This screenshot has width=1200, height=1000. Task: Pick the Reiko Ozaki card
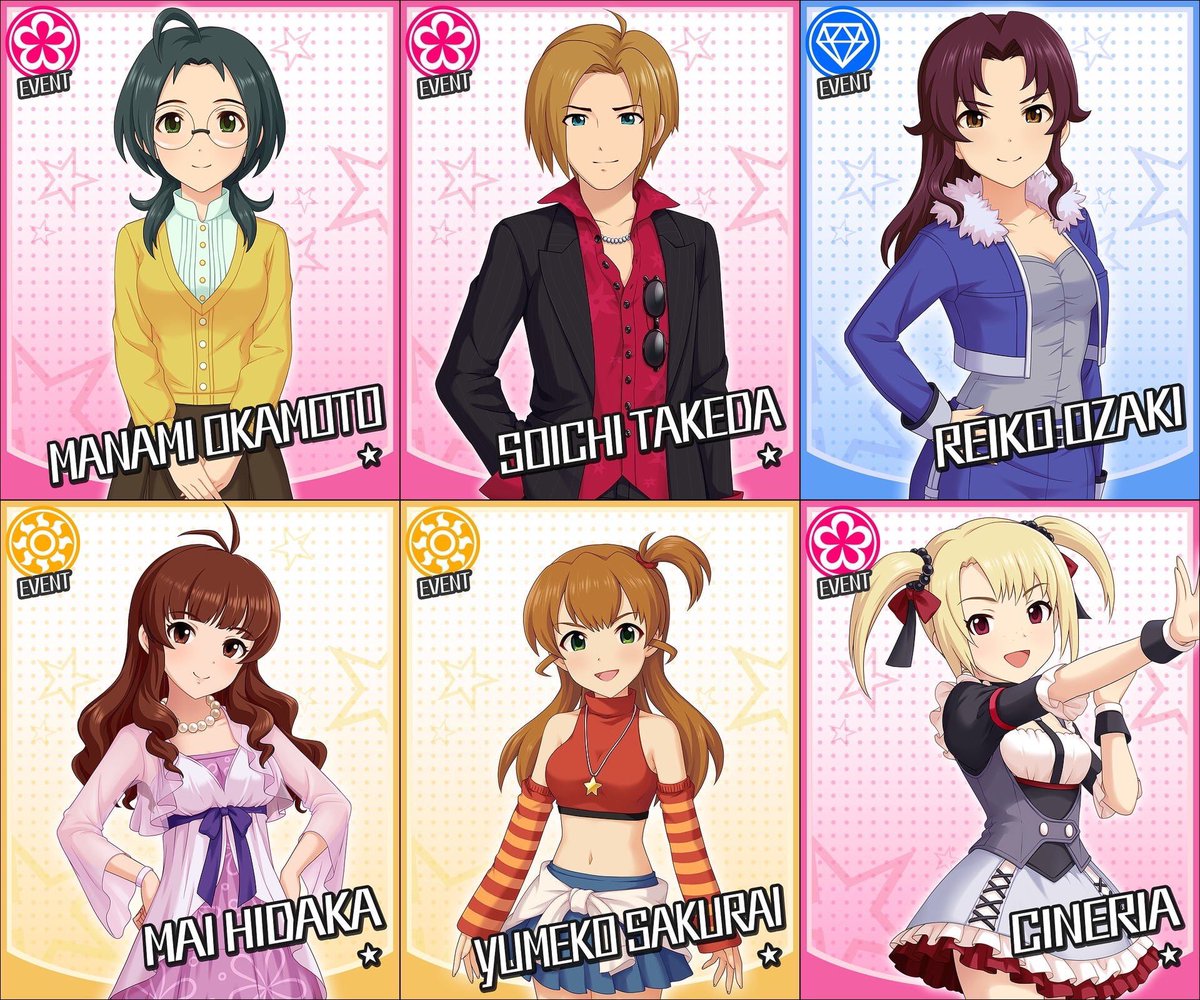pos(1000,250)
